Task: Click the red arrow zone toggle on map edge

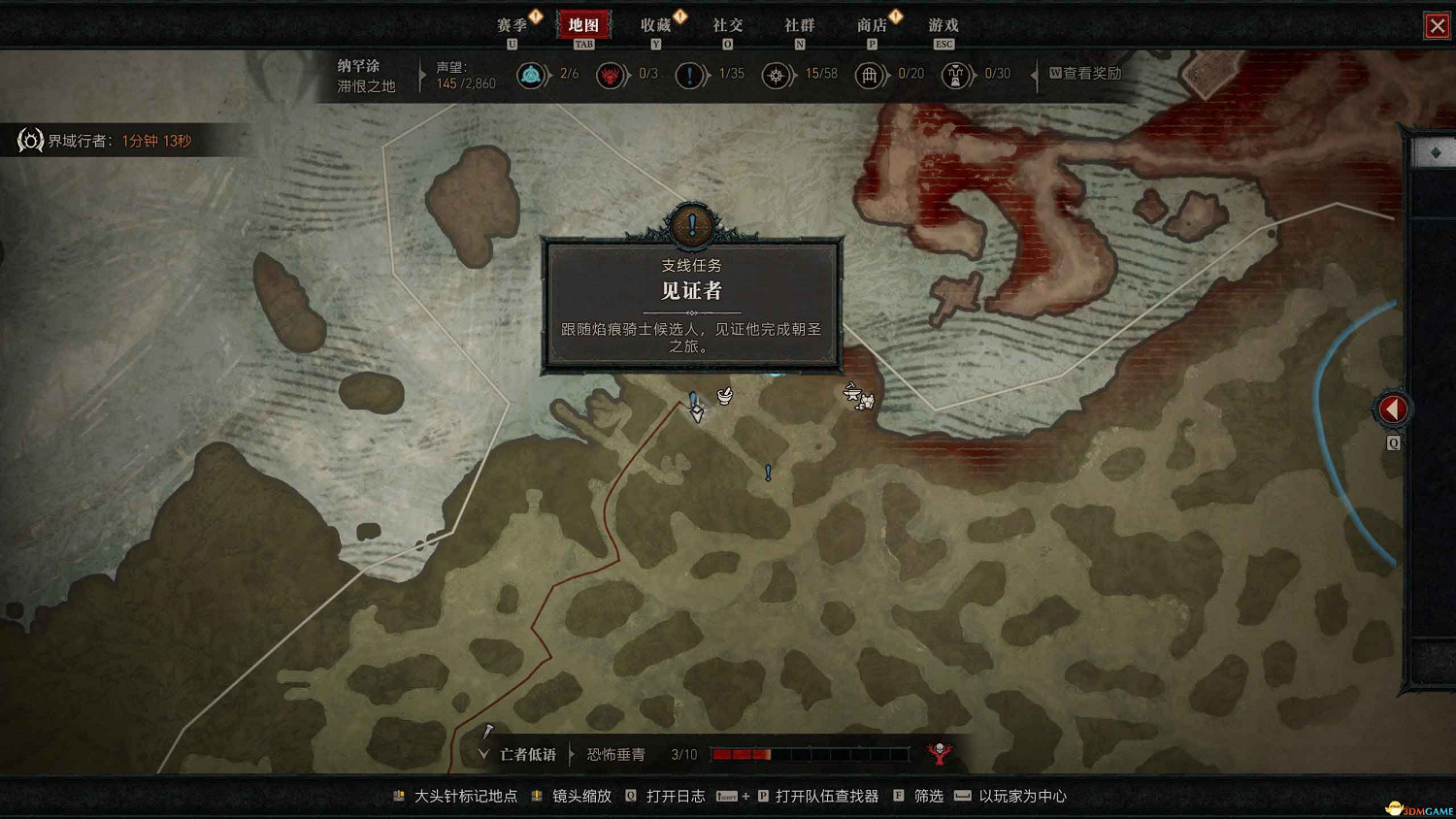Action: click(x=1392, y=408)
